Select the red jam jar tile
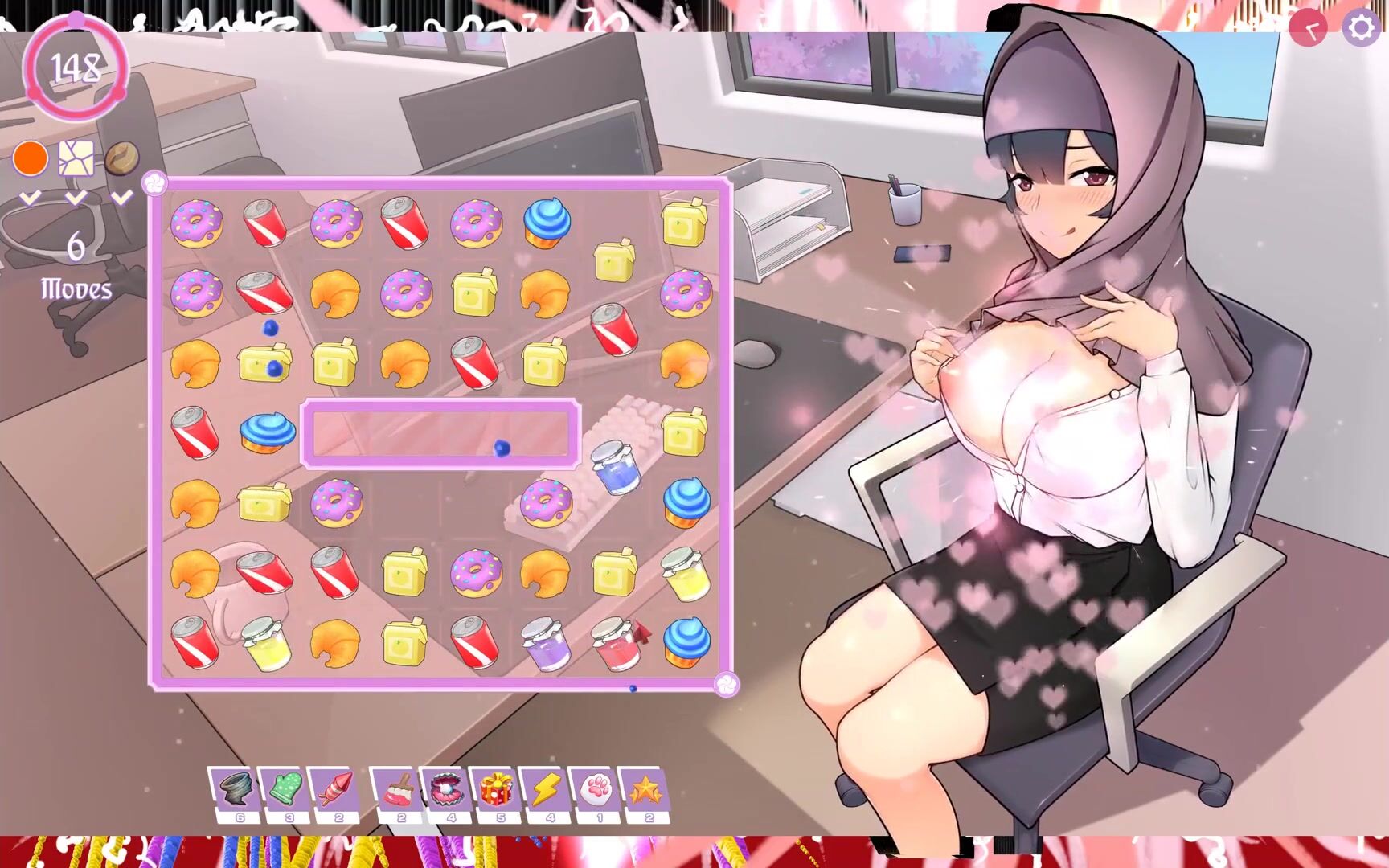 pyautogui.click(x=615, y=643)
